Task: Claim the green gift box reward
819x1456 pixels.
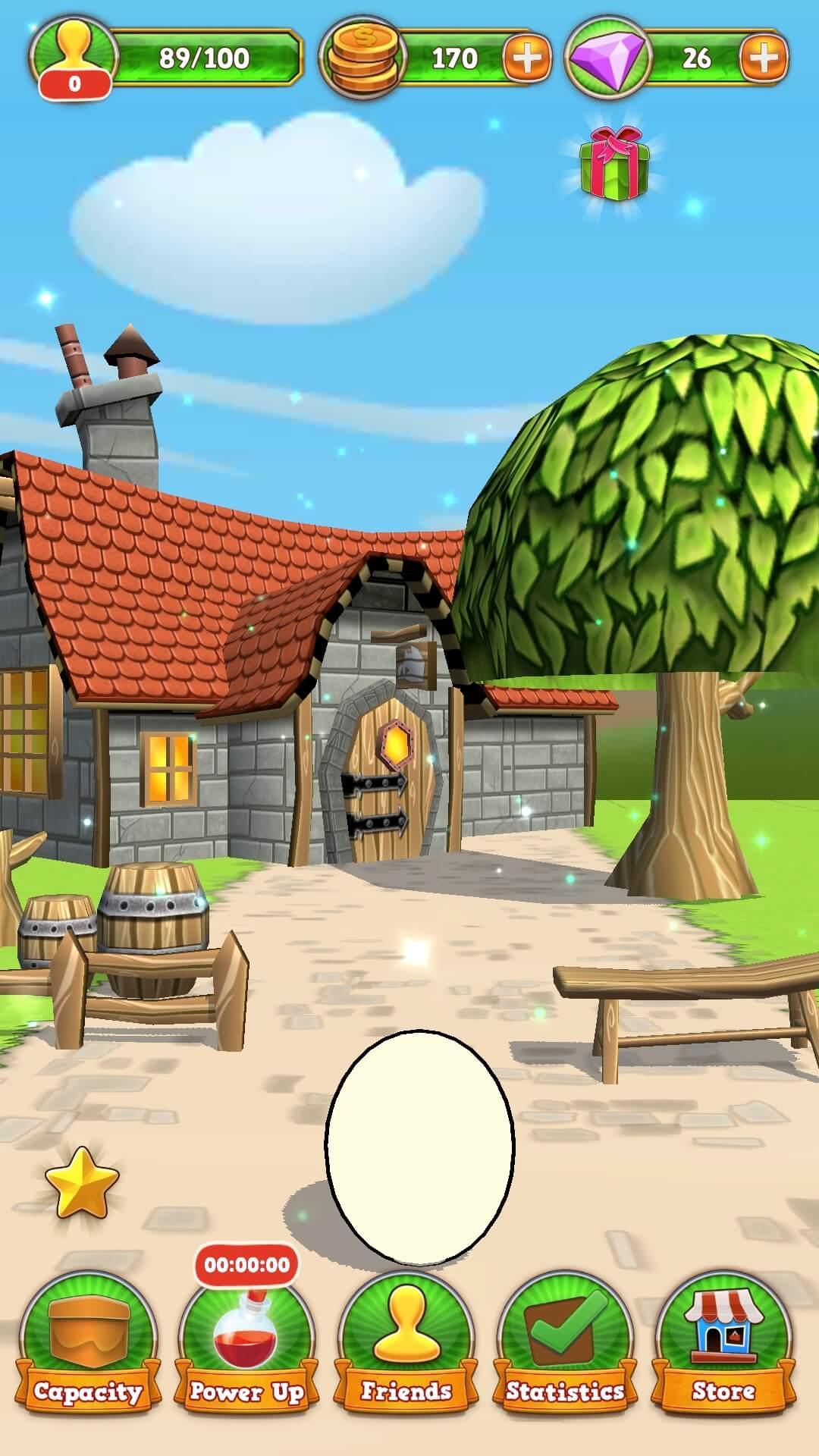Action: pyautogui.click(x=614, y=165)
